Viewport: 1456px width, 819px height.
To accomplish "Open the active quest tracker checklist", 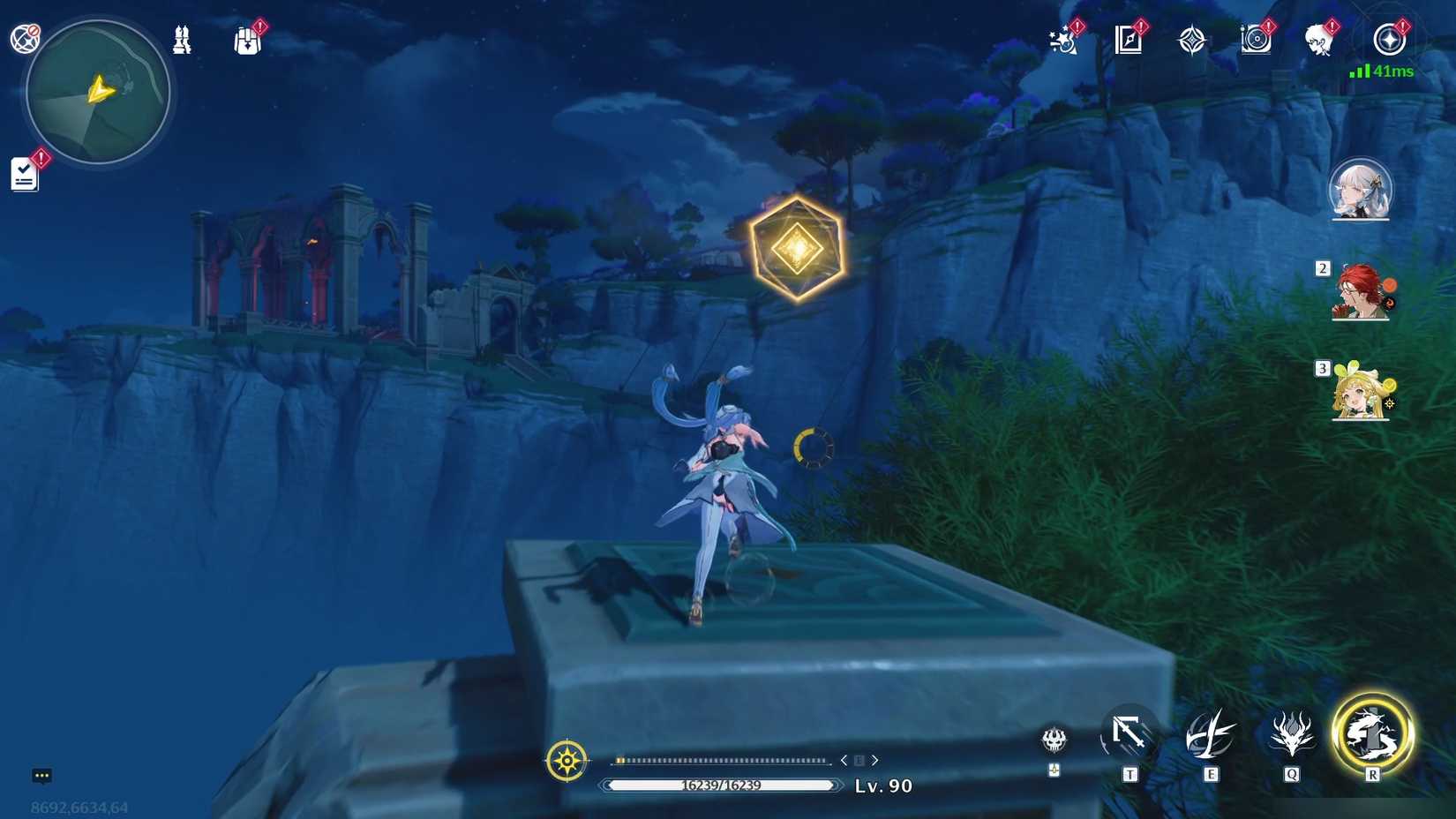I will 25,173.
